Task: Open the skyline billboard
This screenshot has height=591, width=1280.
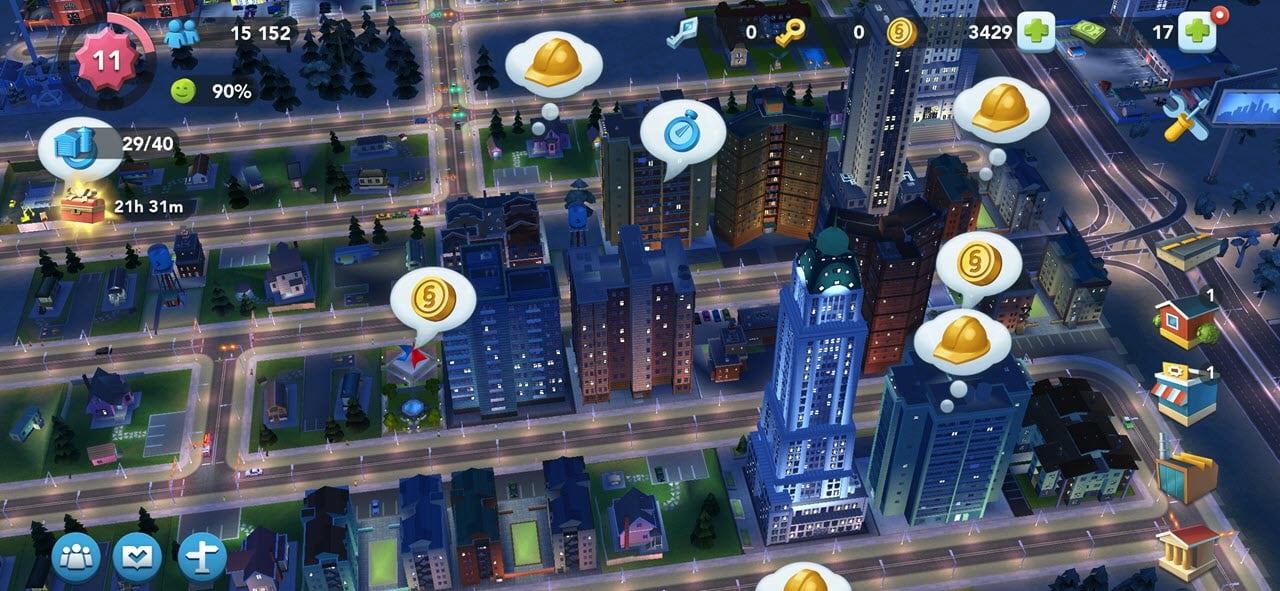Action: (1244, 109)
